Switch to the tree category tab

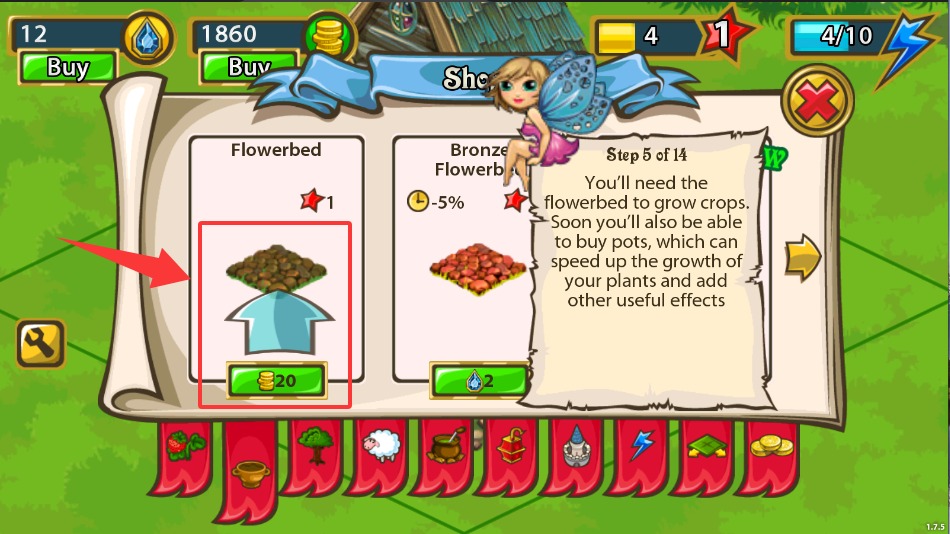(316, 443)
